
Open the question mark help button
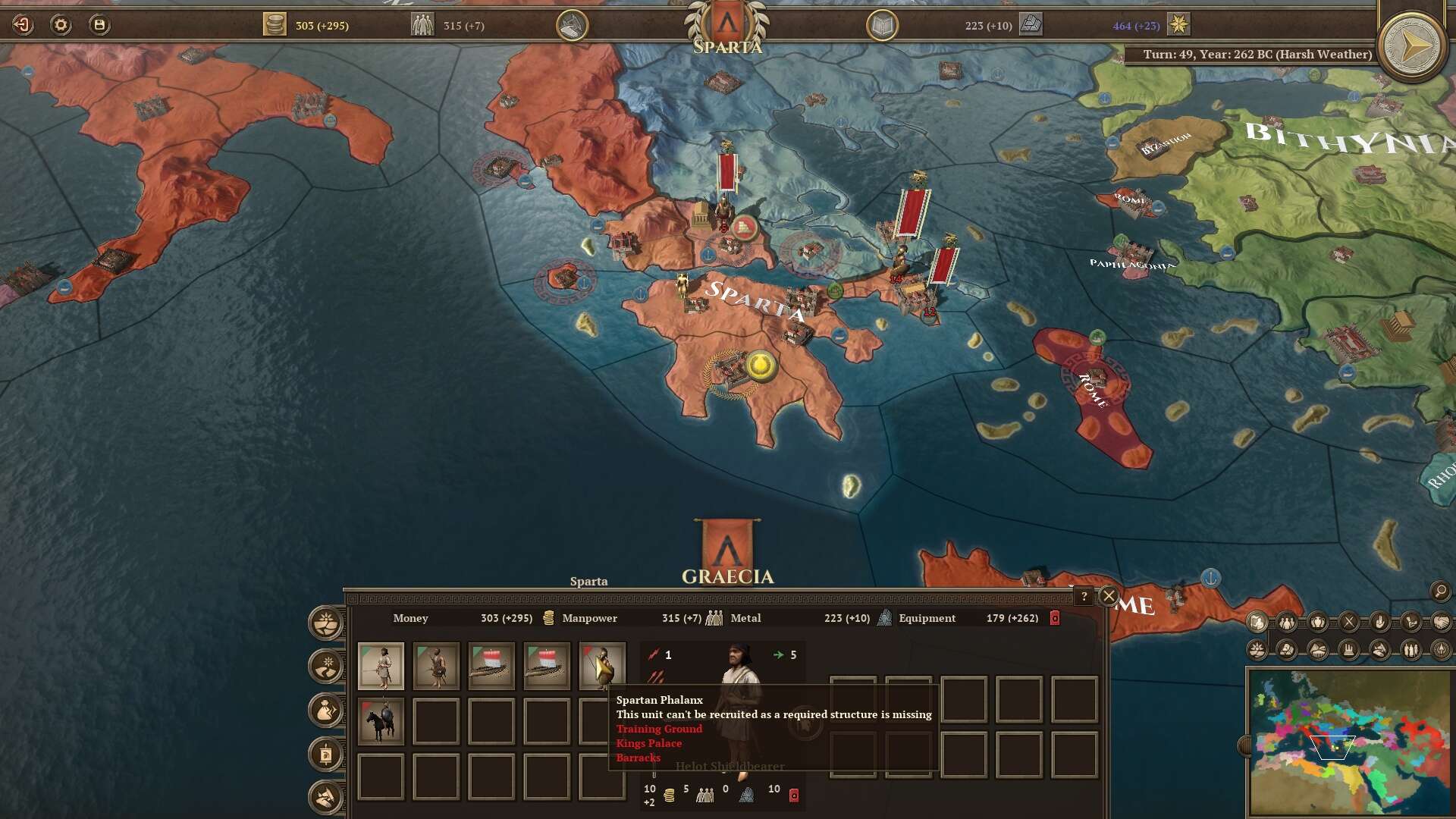(x=1084, y=596)
